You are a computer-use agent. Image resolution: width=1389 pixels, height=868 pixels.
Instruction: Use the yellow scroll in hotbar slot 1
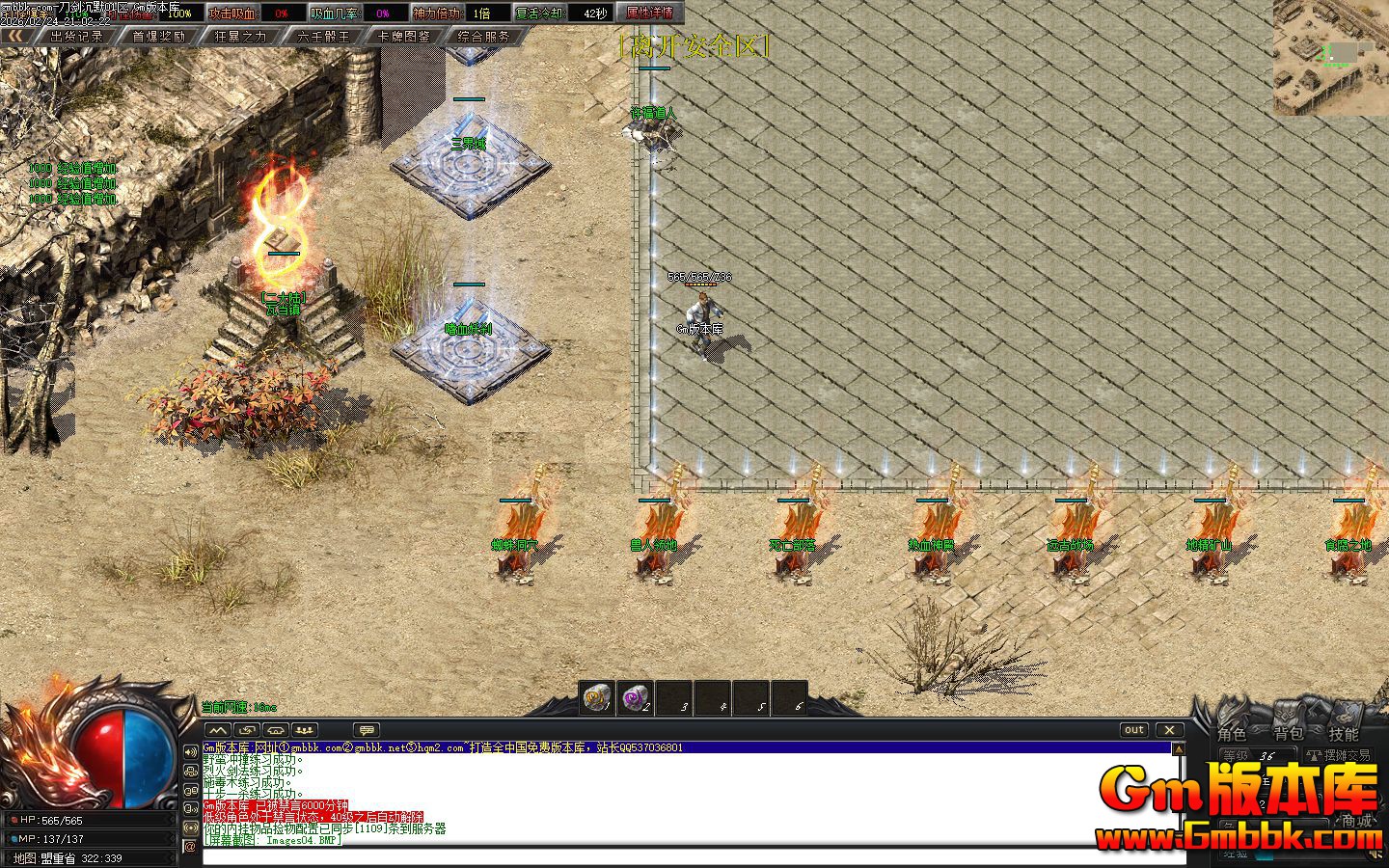(597, 697)
